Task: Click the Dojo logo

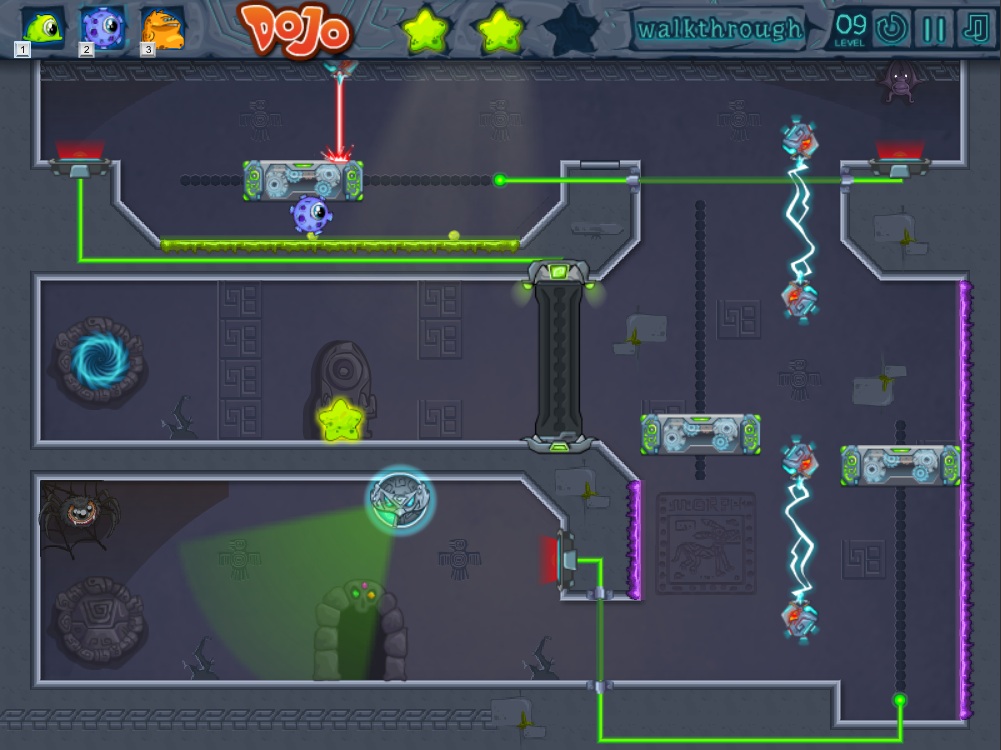Action: 296,30
